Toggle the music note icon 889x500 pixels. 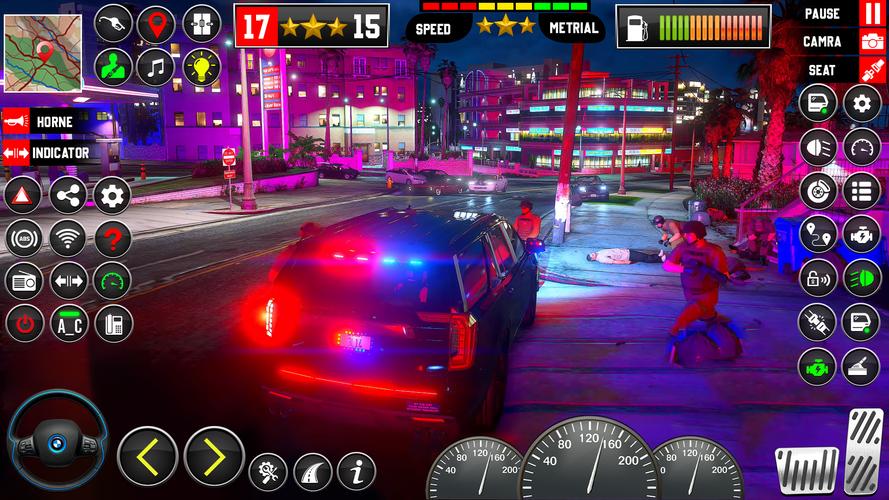click(x=156, y=67)
